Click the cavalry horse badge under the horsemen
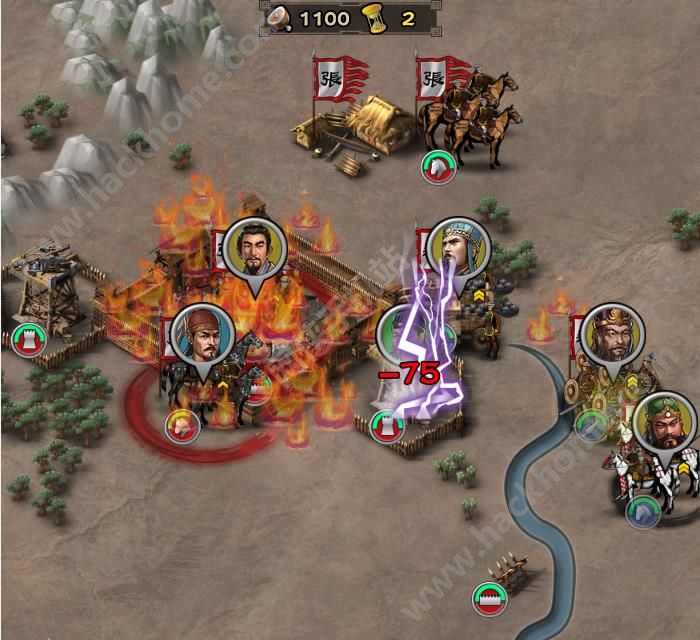Image resolution: width=700 pixels, height=640 pixels. [437, 166]
